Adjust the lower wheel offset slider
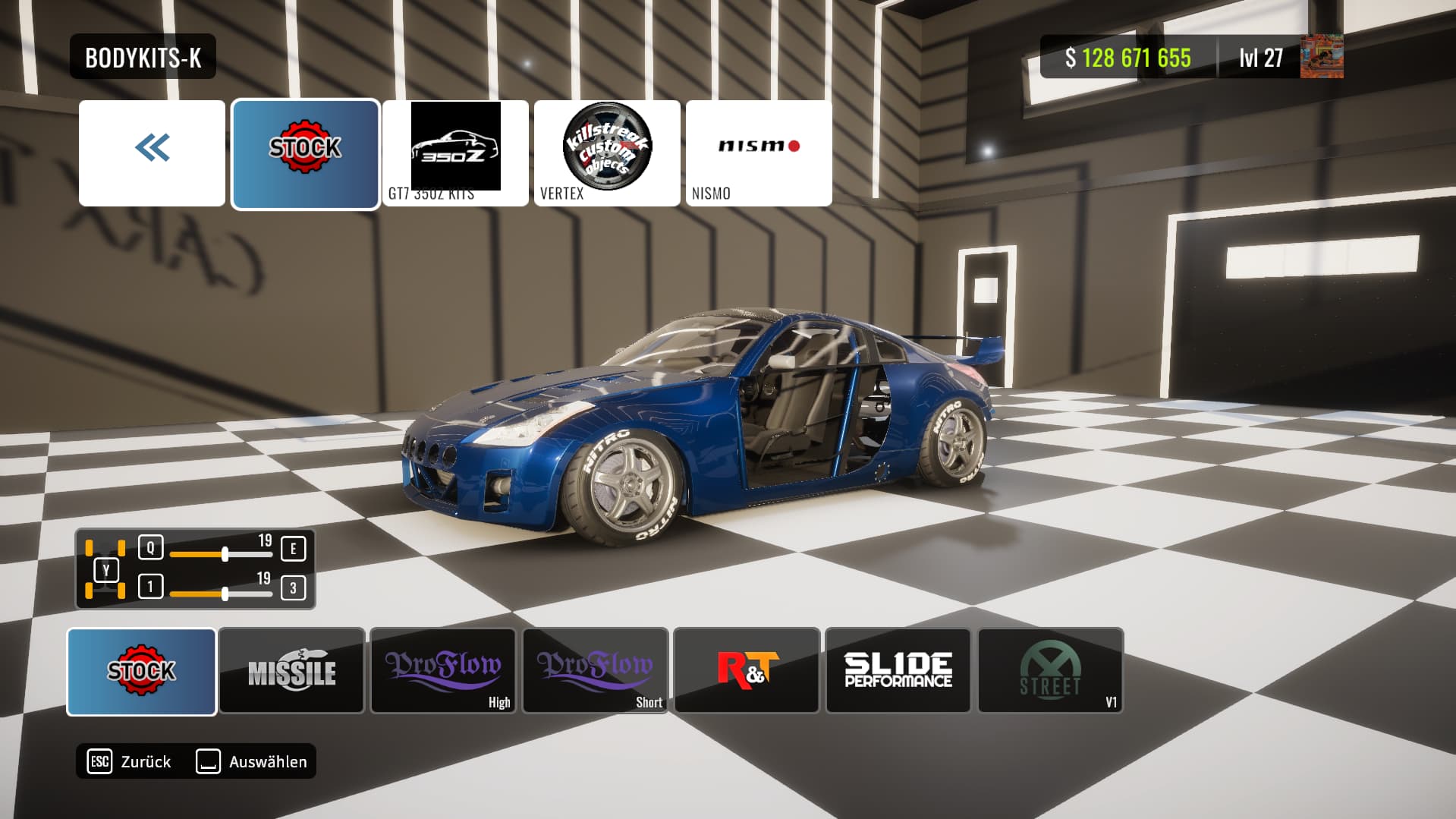The height and width of the screenshot is (819, 1456). [x=225, y=594]
